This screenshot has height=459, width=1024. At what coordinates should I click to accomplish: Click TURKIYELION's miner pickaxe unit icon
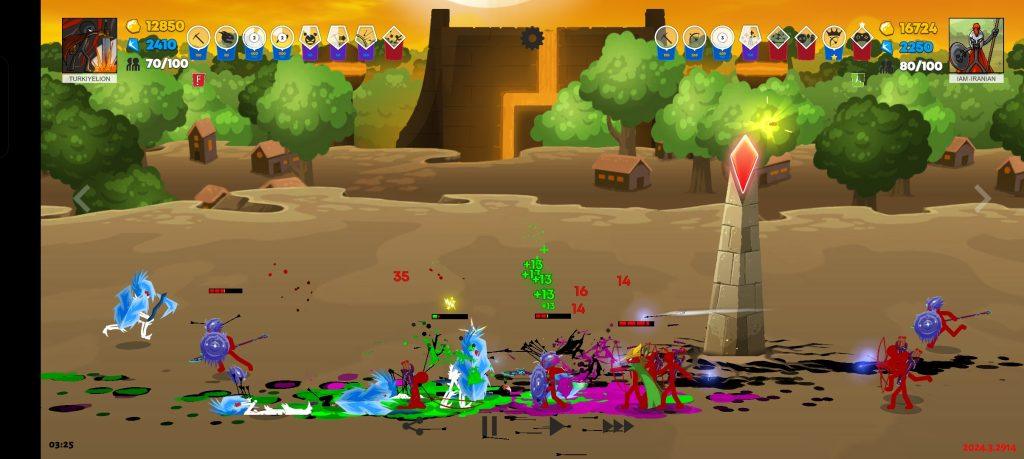tap(197, 39)
